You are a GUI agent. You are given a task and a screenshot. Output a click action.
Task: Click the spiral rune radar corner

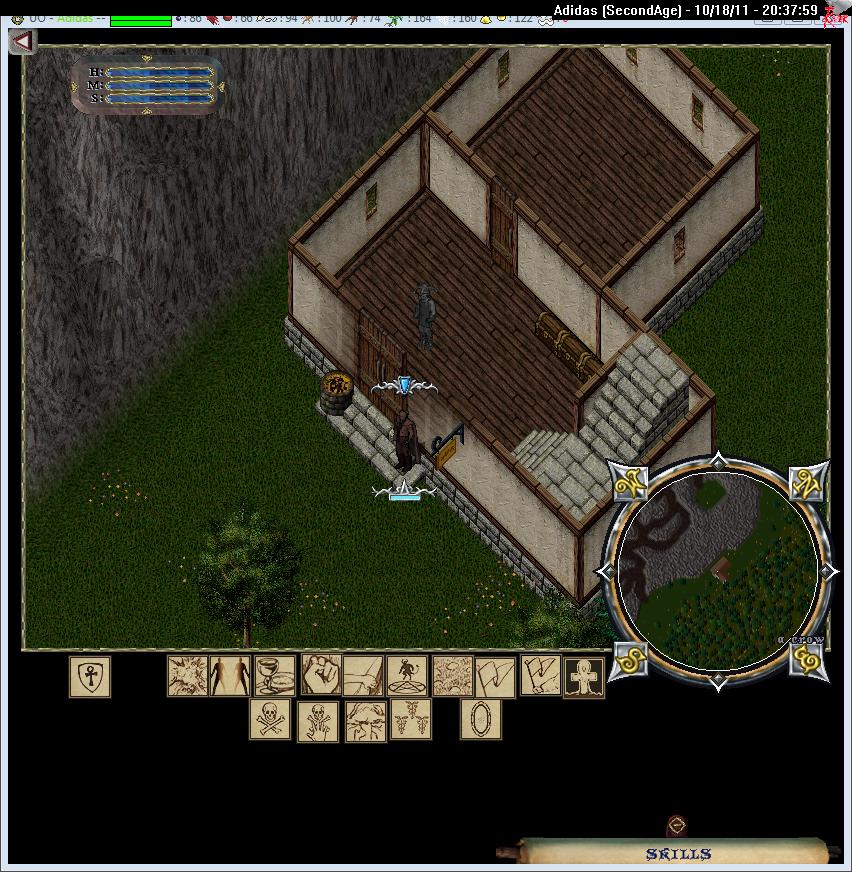807,659
